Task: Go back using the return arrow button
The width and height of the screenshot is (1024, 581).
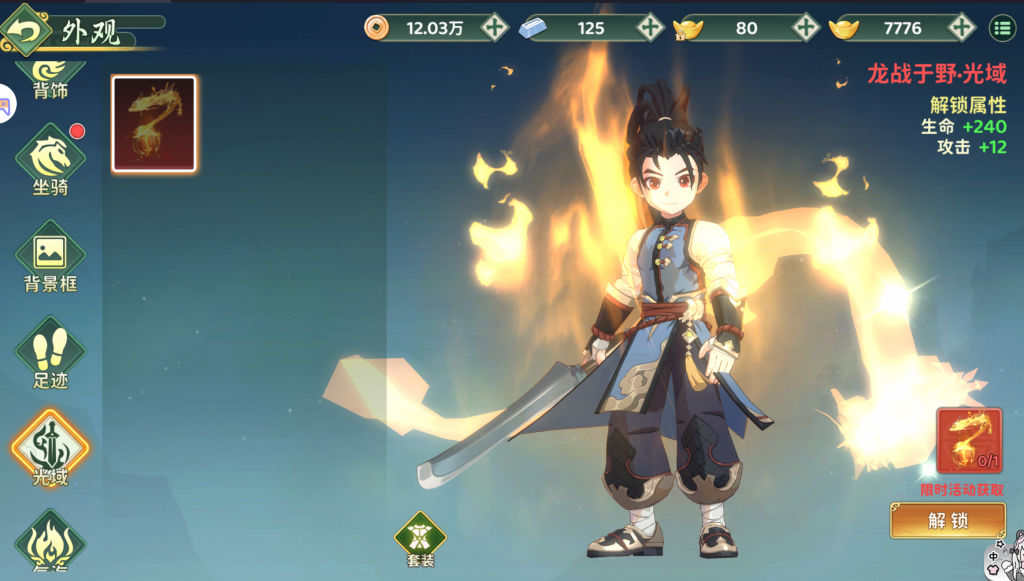Action: pos(26,30)
